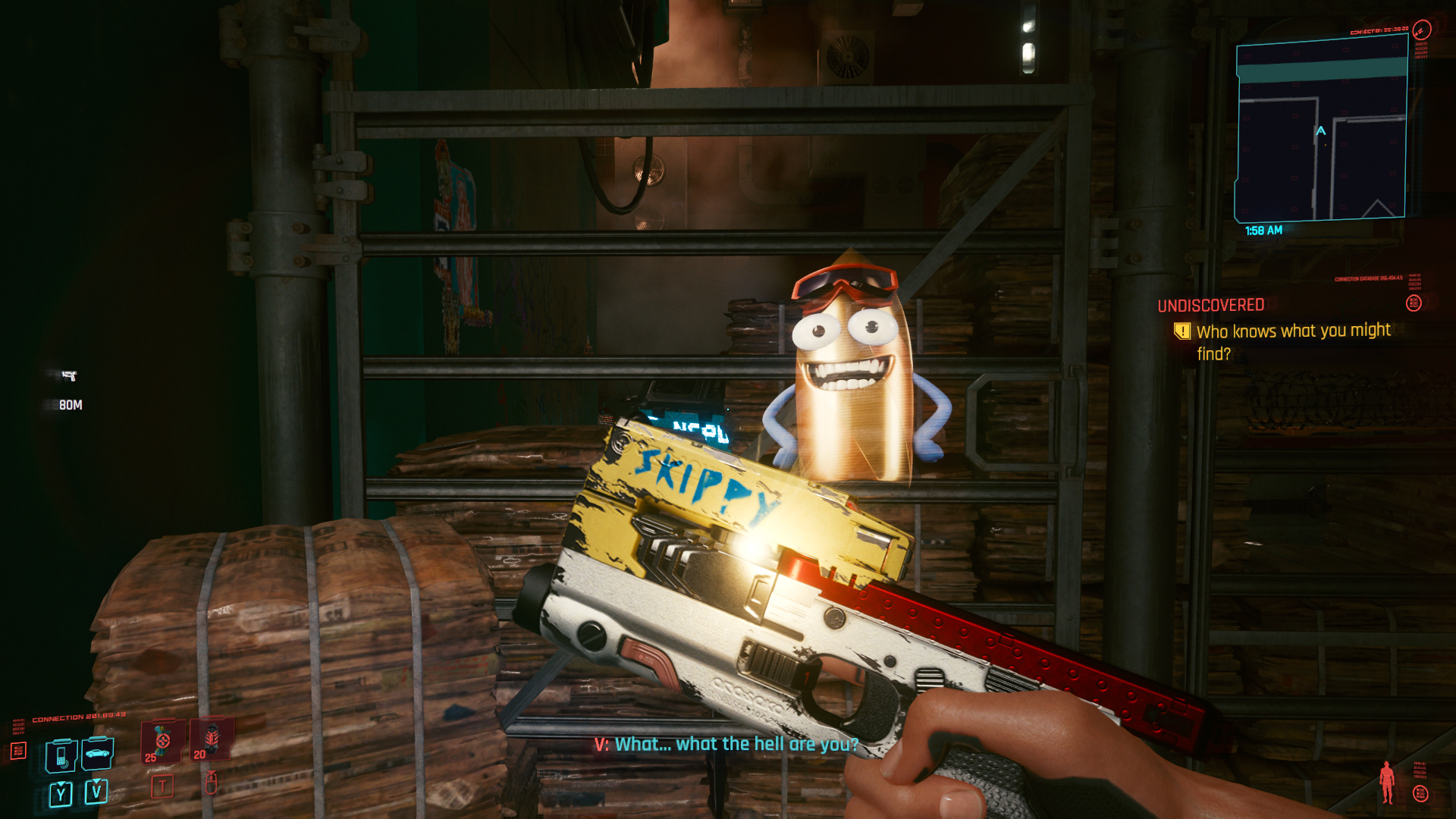Select the vehicle call car icon
Image resolution: width=1456 pixels, height=819 pixels.
[97, 753]
